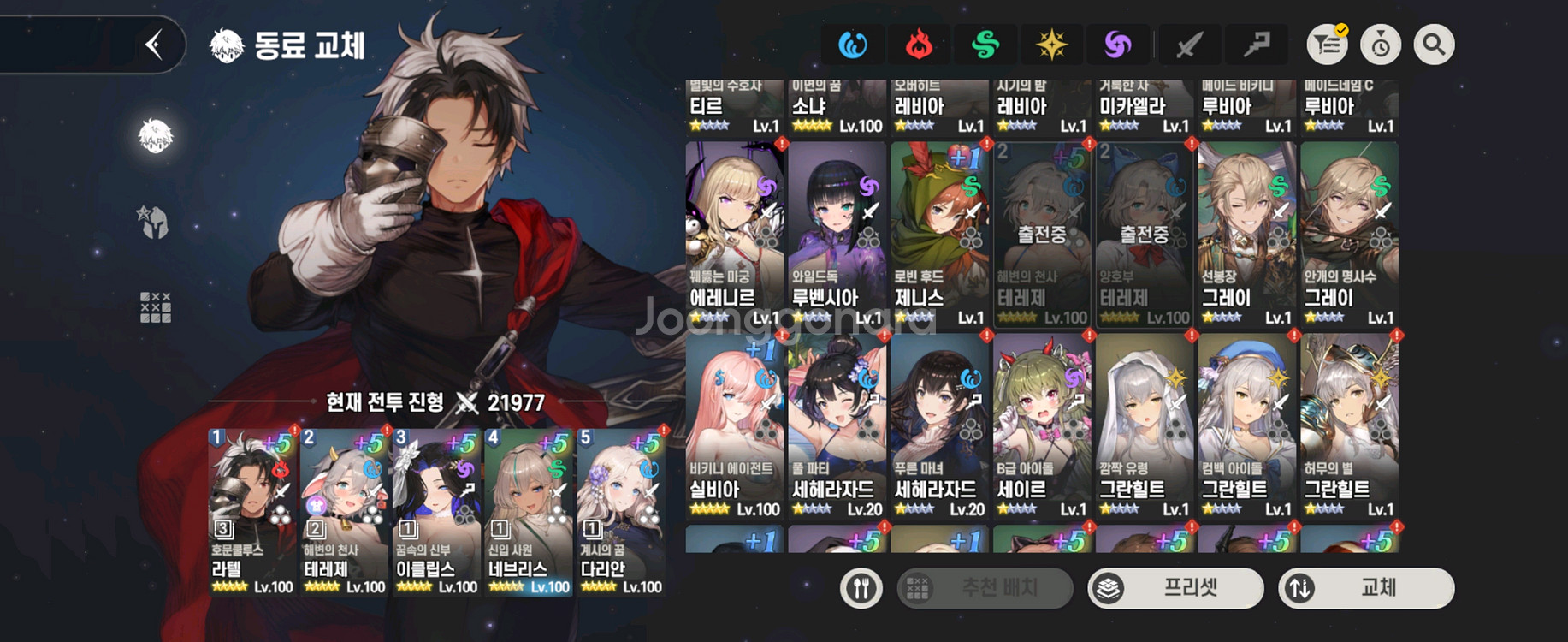Open the 프리셋 preset button
This screenshot has width=1568, height=642.
pyautogui.click(x=1175, y=588)
